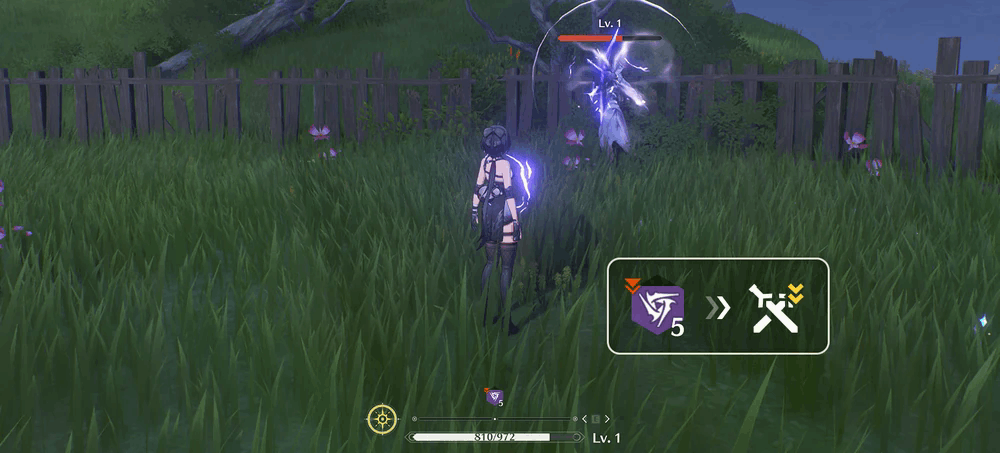Screen dimensions: 1000x453
Task: Select the small purple debuff icon above health bar
Action: (493, 397)
